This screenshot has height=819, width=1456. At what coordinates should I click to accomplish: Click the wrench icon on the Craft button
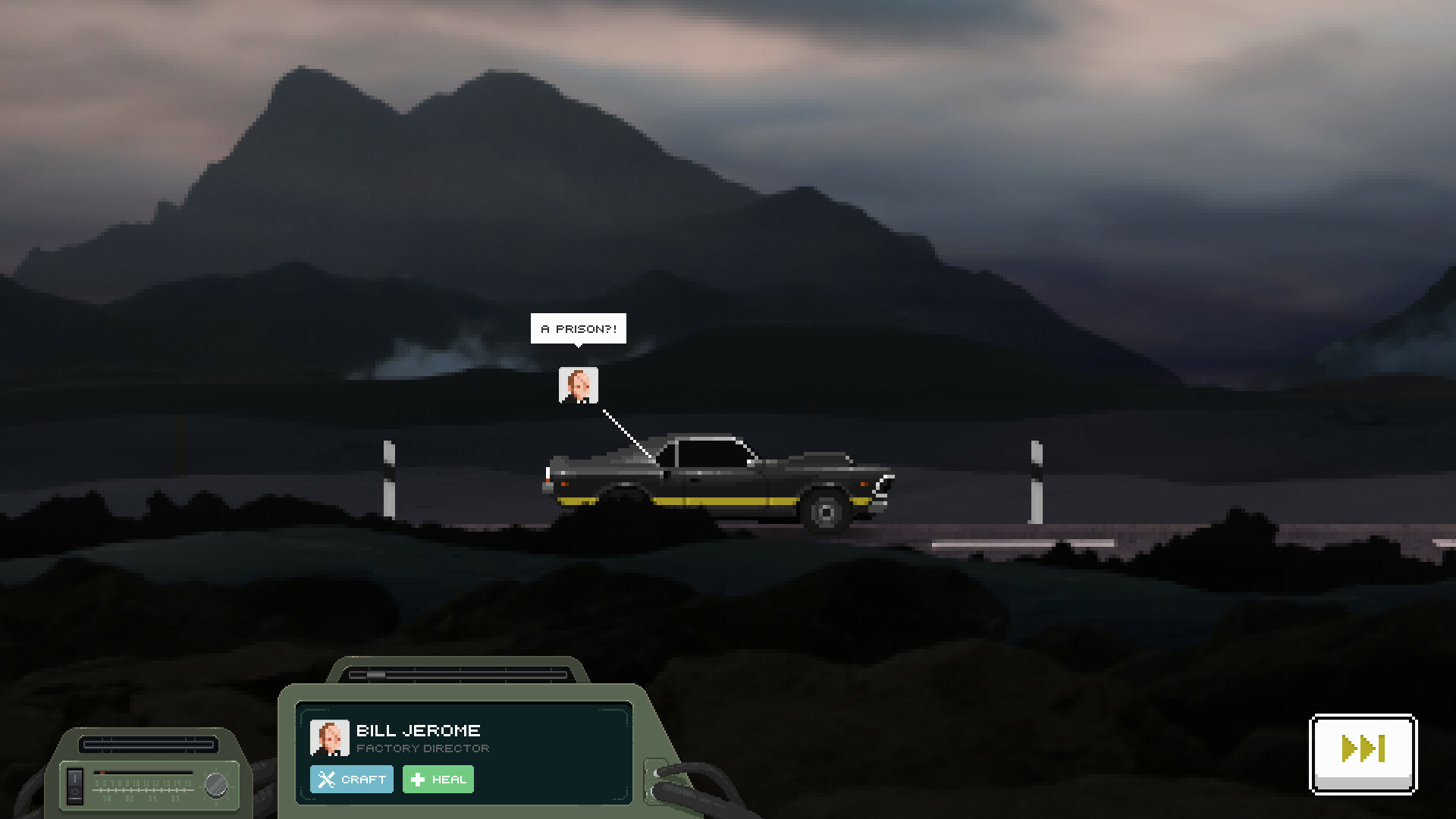point(326,779)
